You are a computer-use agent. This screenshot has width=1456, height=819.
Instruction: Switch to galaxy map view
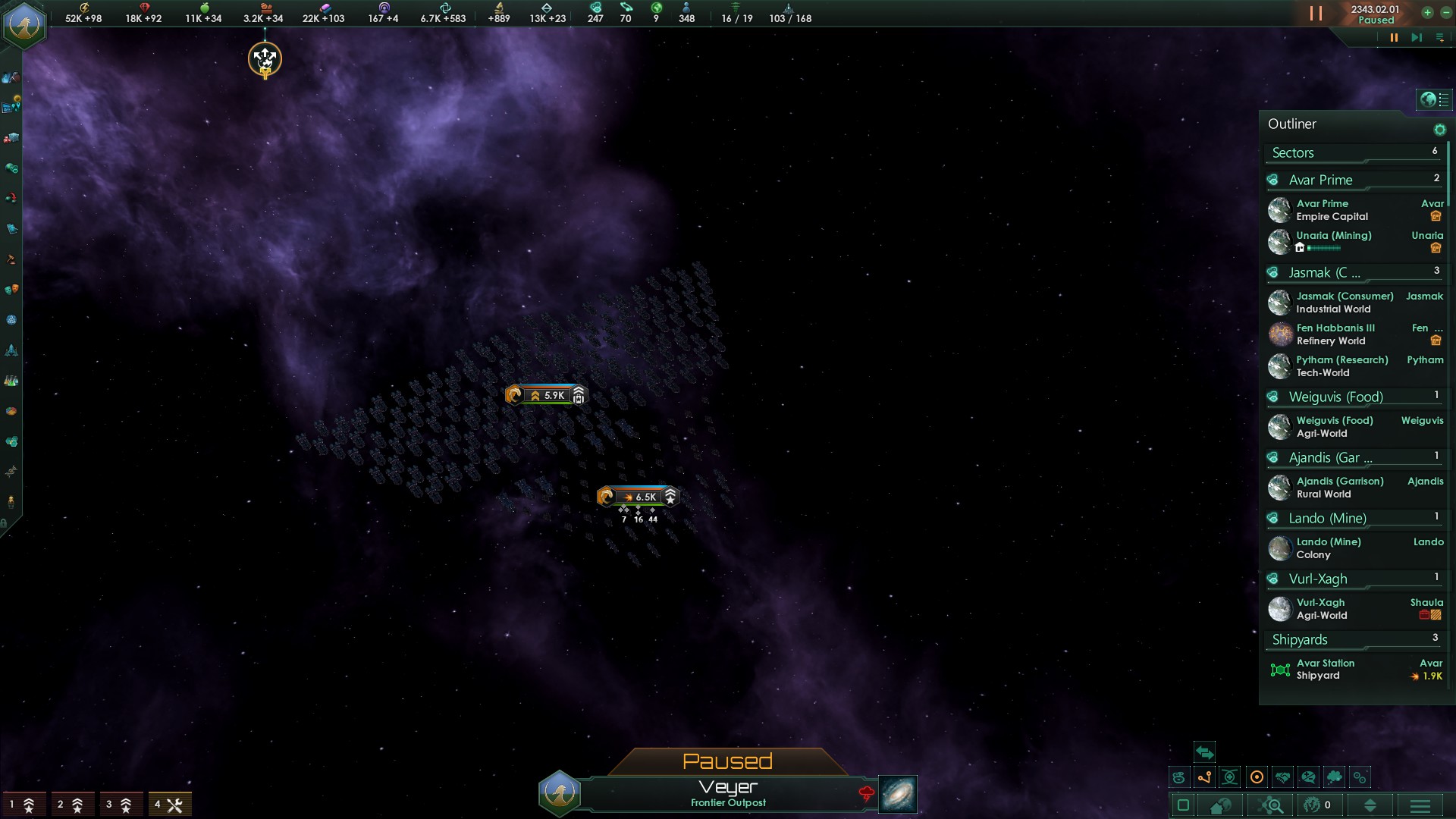pyautogui.click(x=897, y=794)
